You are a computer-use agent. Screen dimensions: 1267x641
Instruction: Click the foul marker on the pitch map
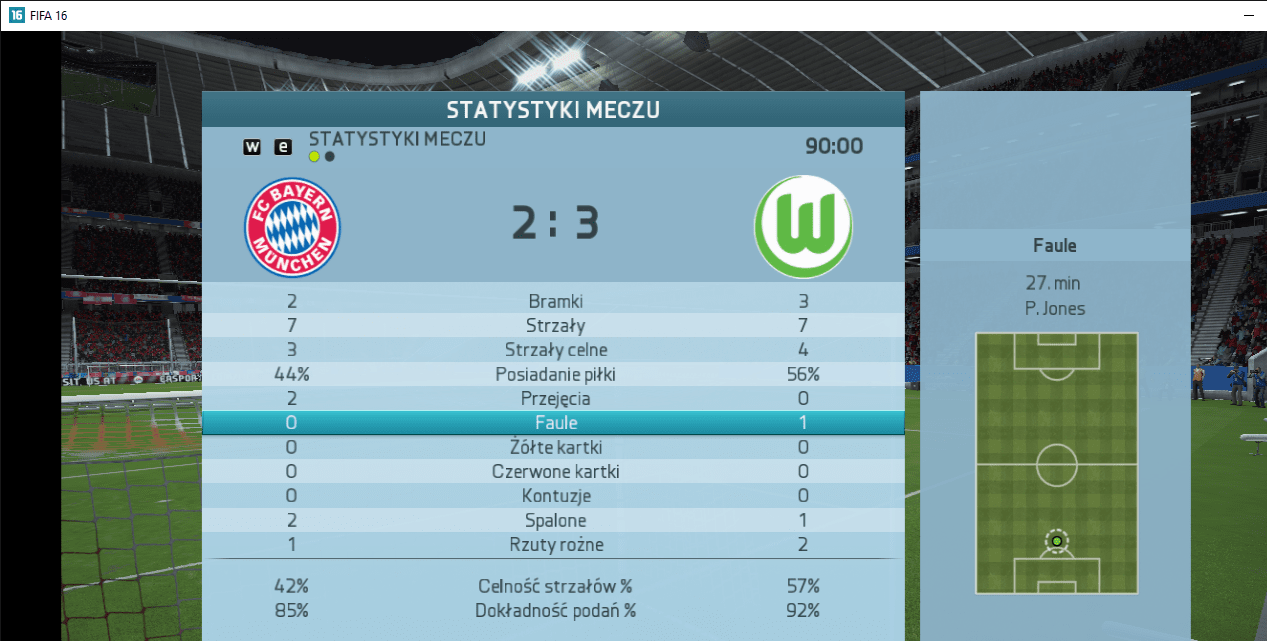(x=1056, y=541)
